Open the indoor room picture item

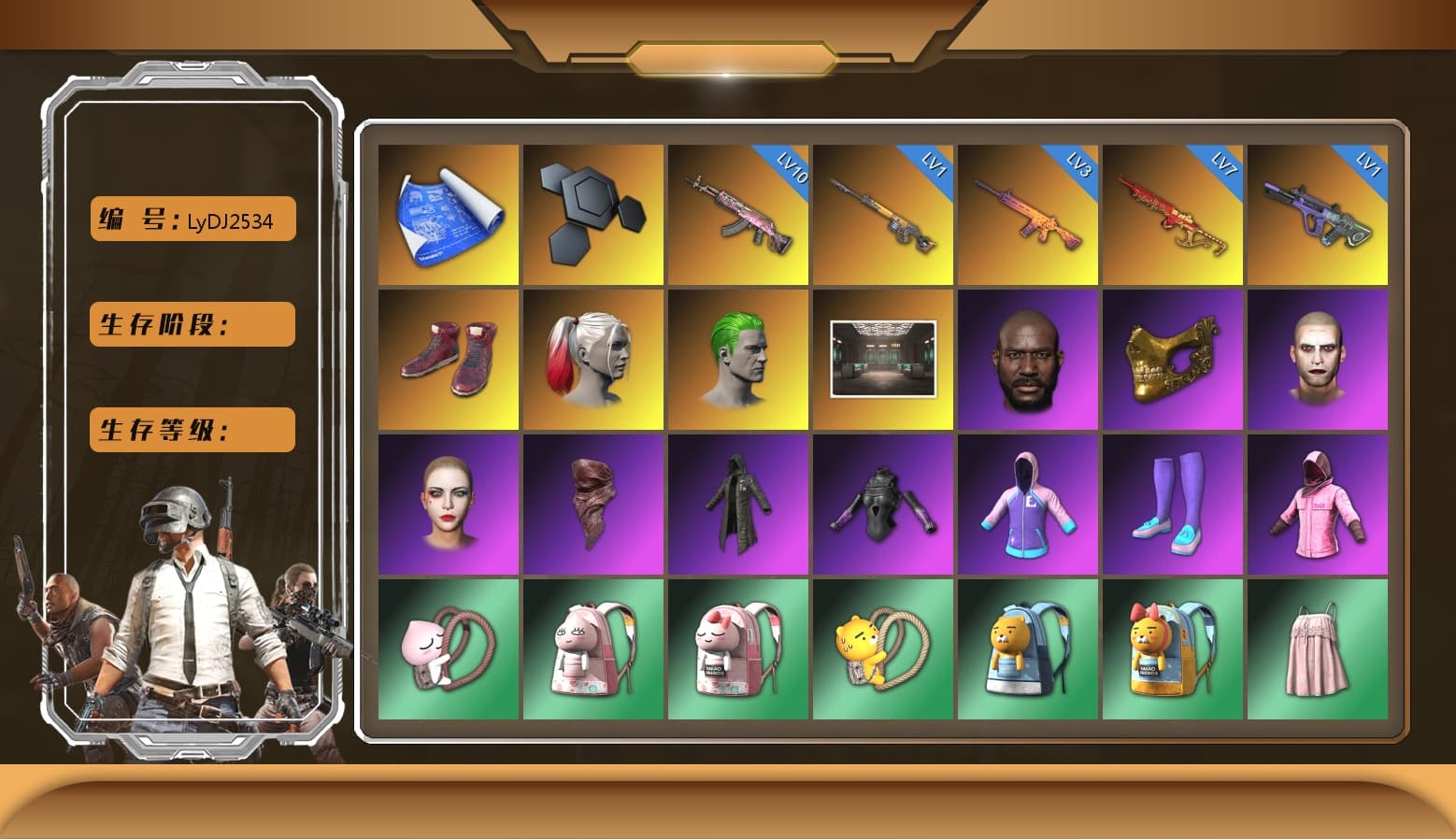[883, 360]
